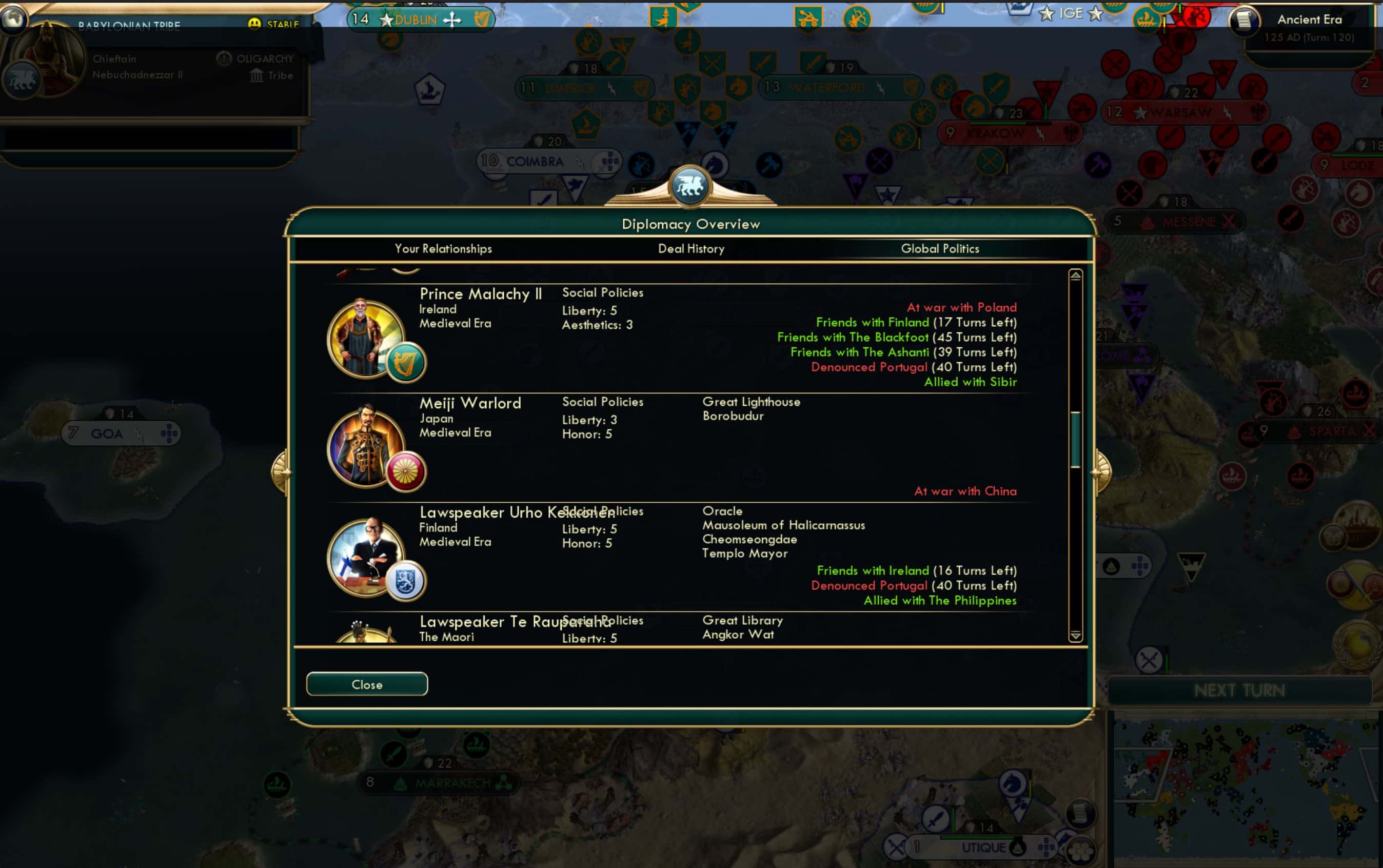
Task: Click the Oligarchy government icon
Action: coord(224,57)
